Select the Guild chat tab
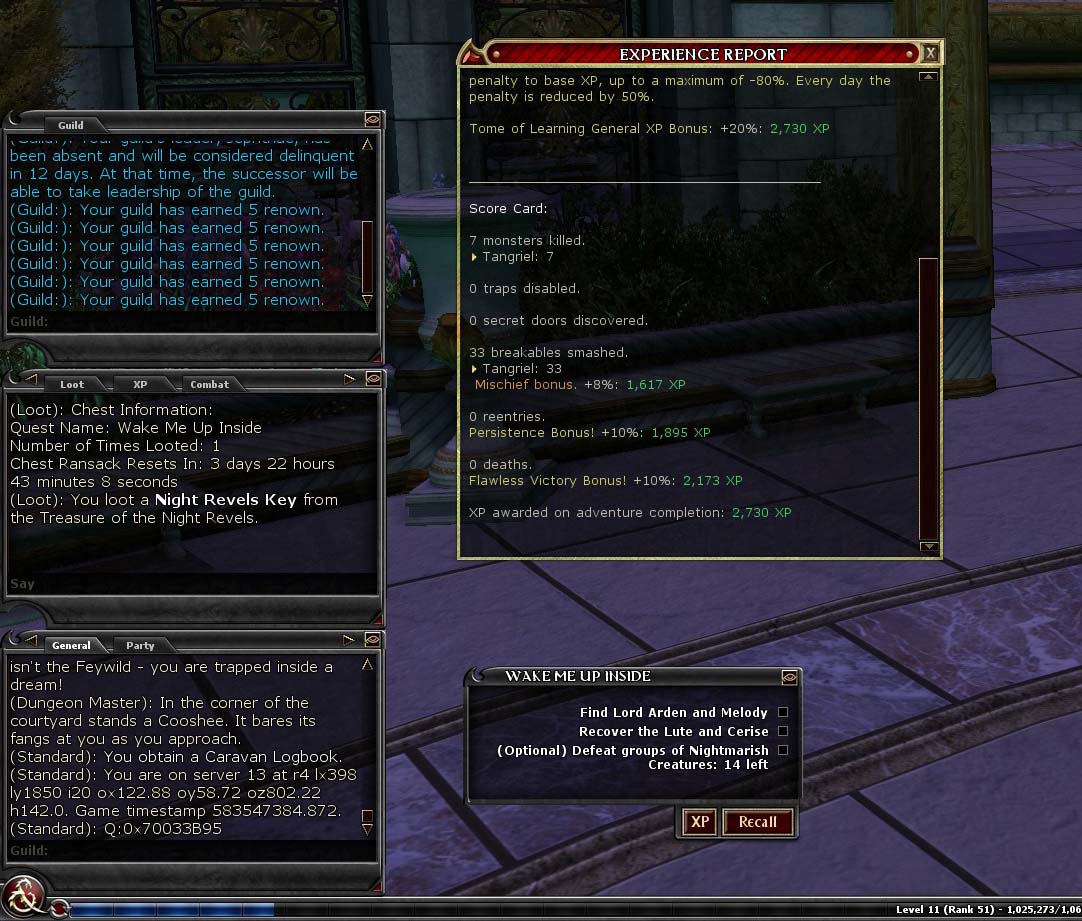The width and height of the screenshot is (1082, 921). click(70, 125)
